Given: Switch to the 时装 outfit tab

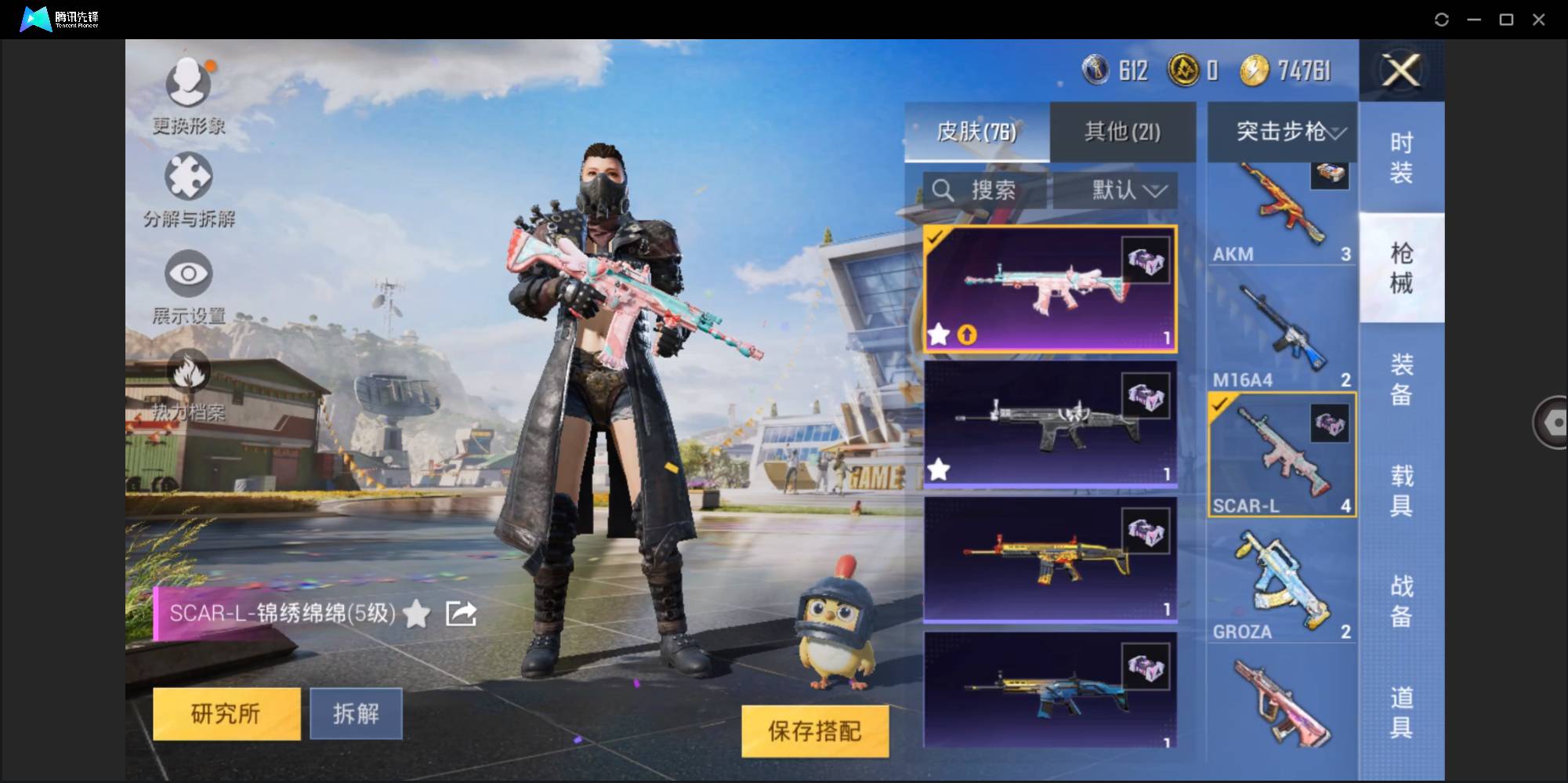Looking at the screenshot, I should 1402,156.
